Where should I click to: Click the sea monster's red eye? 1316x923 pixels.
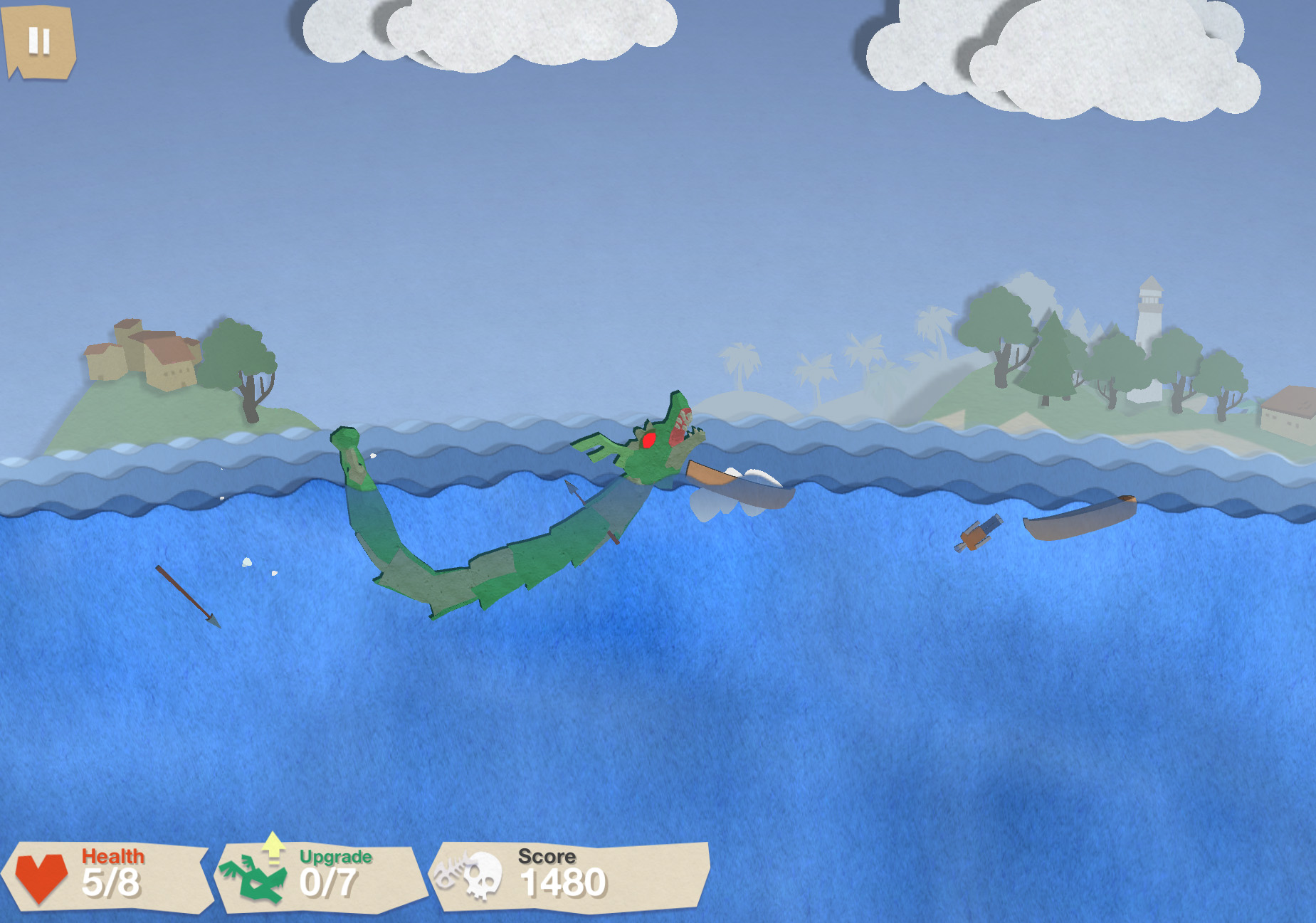pyautogui.click(x=648, y=439)
